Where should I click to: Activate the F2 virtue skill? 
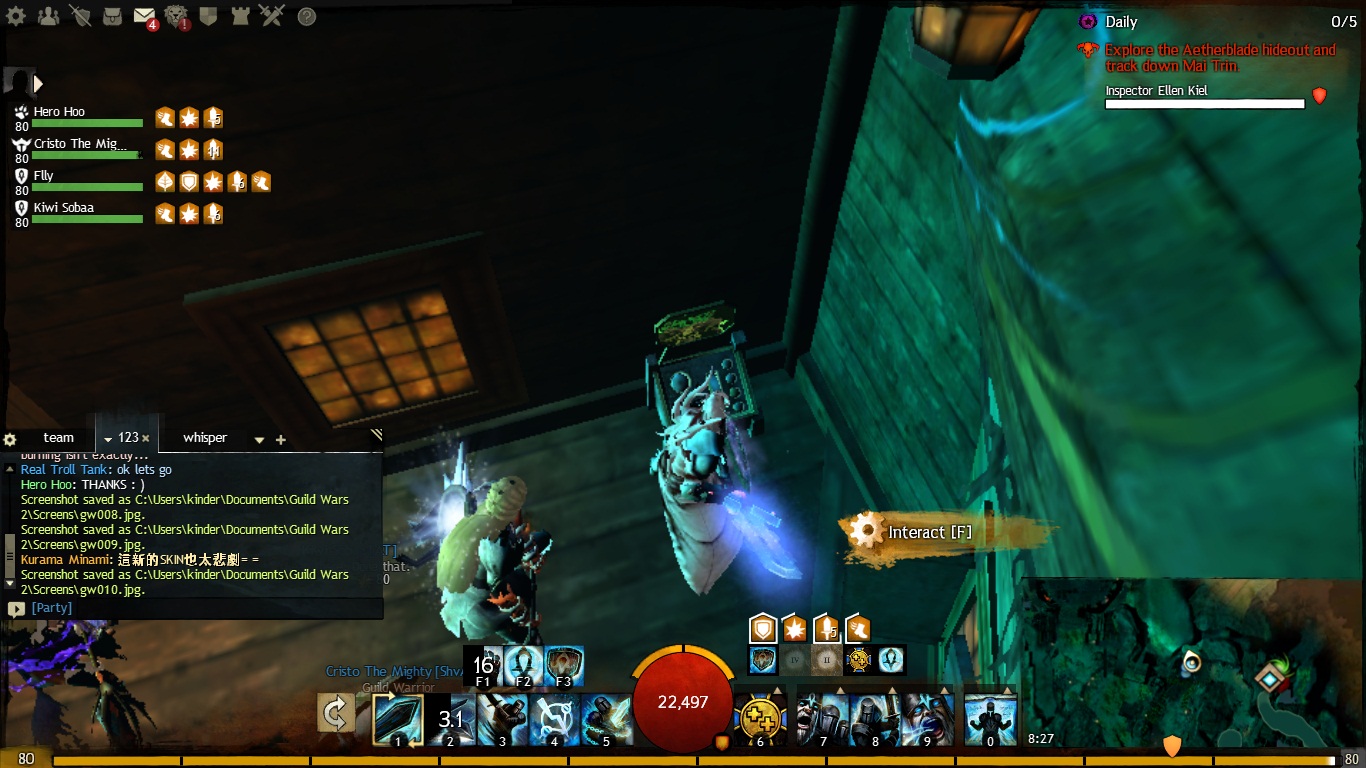tap(523, 665)
